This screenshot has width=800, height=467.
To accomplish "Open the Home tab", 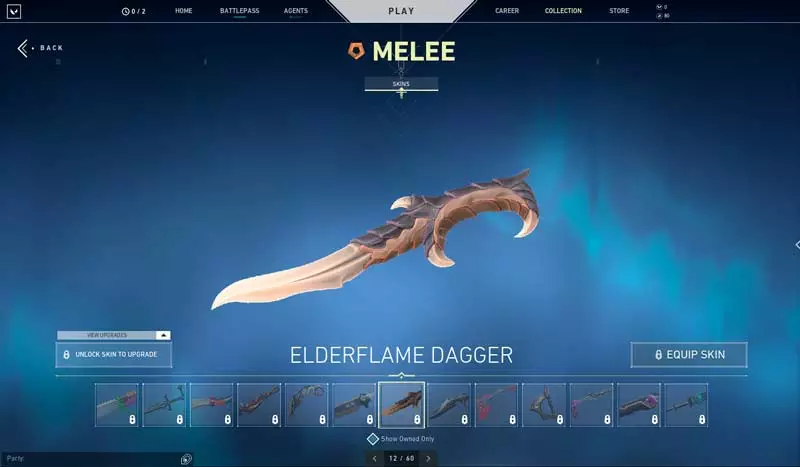I will pyautogui.click(x=183, y=11).
